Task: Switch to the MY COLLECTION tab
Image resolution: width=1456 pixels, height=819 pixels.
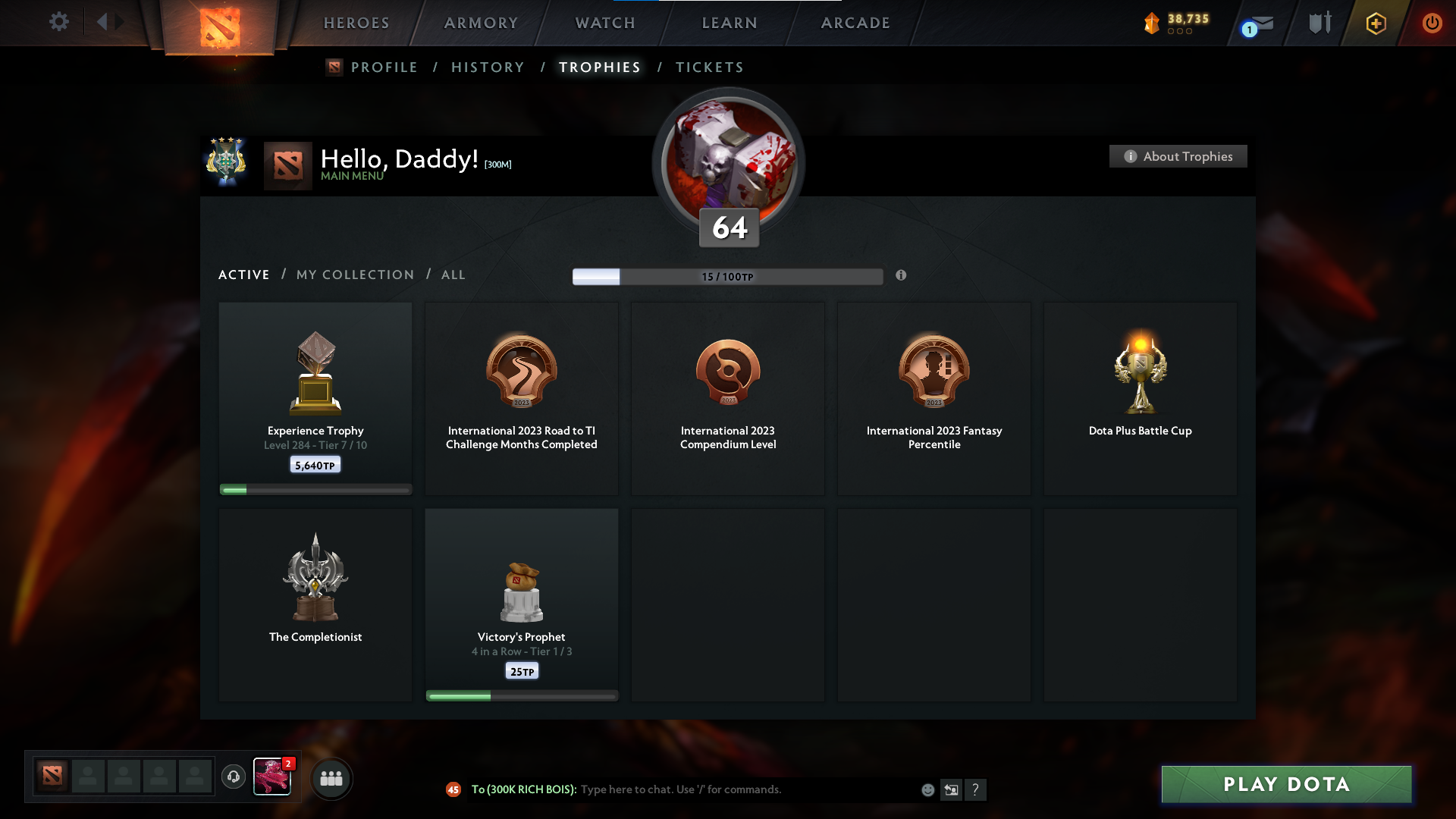Action: coord(354,275)
